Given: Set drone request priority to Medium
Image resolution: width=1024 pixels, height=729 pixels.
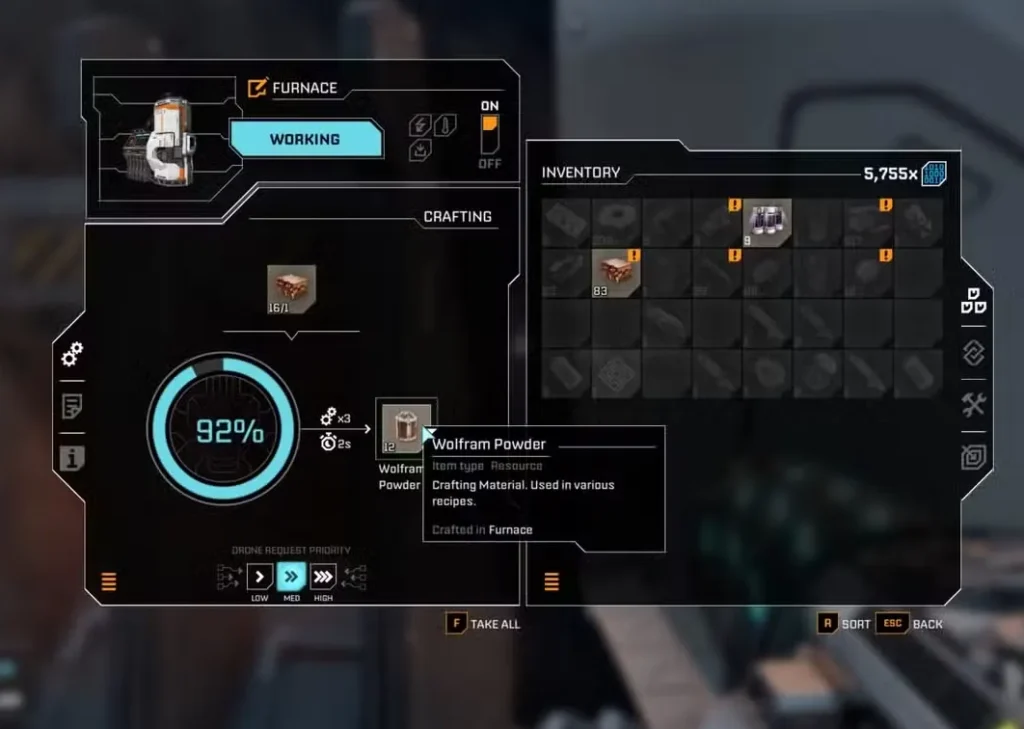Looking at the screenshot, I should [291, 576].
